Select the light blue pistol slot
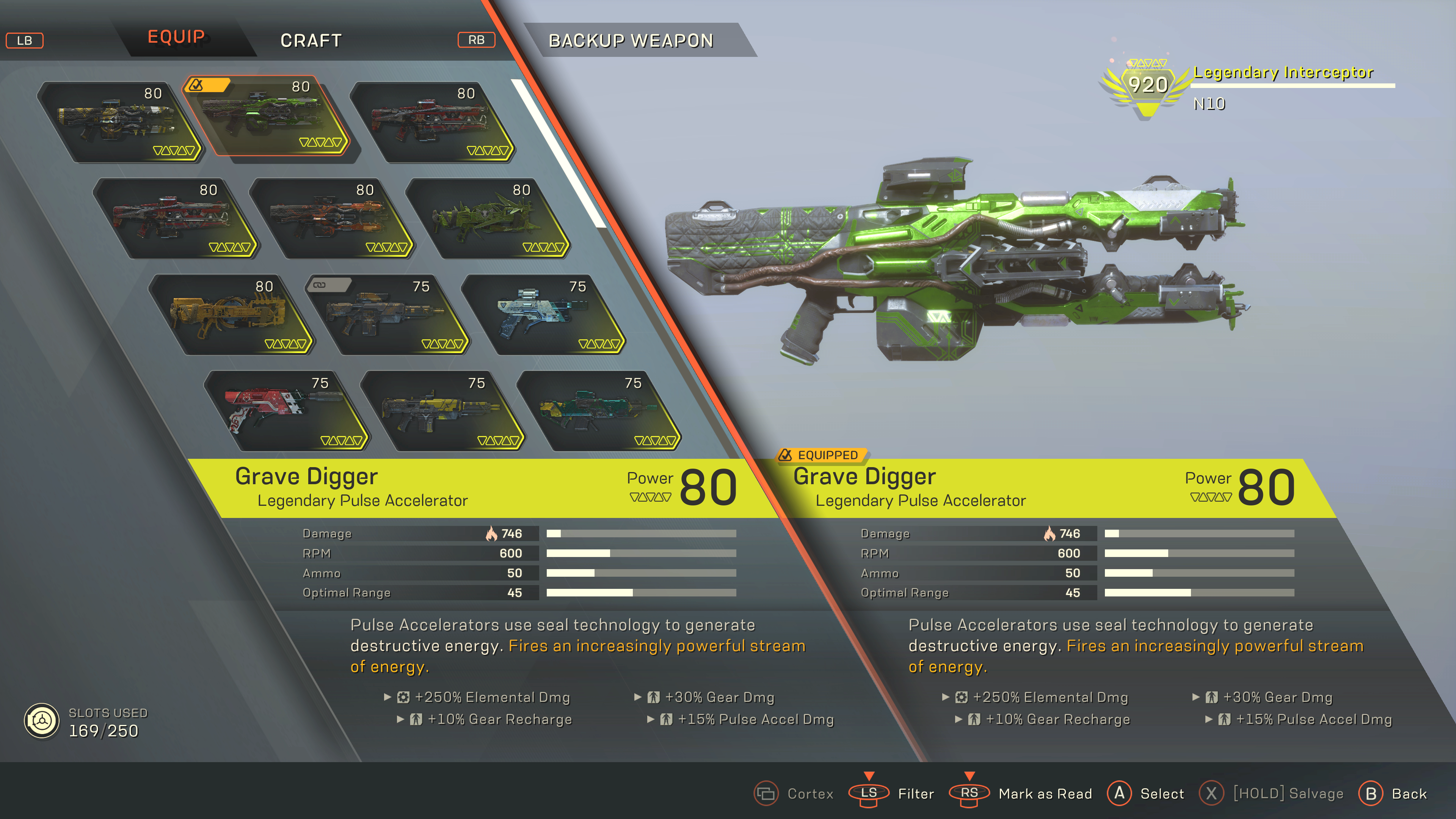1456x819 pixels. pos(544,315)
